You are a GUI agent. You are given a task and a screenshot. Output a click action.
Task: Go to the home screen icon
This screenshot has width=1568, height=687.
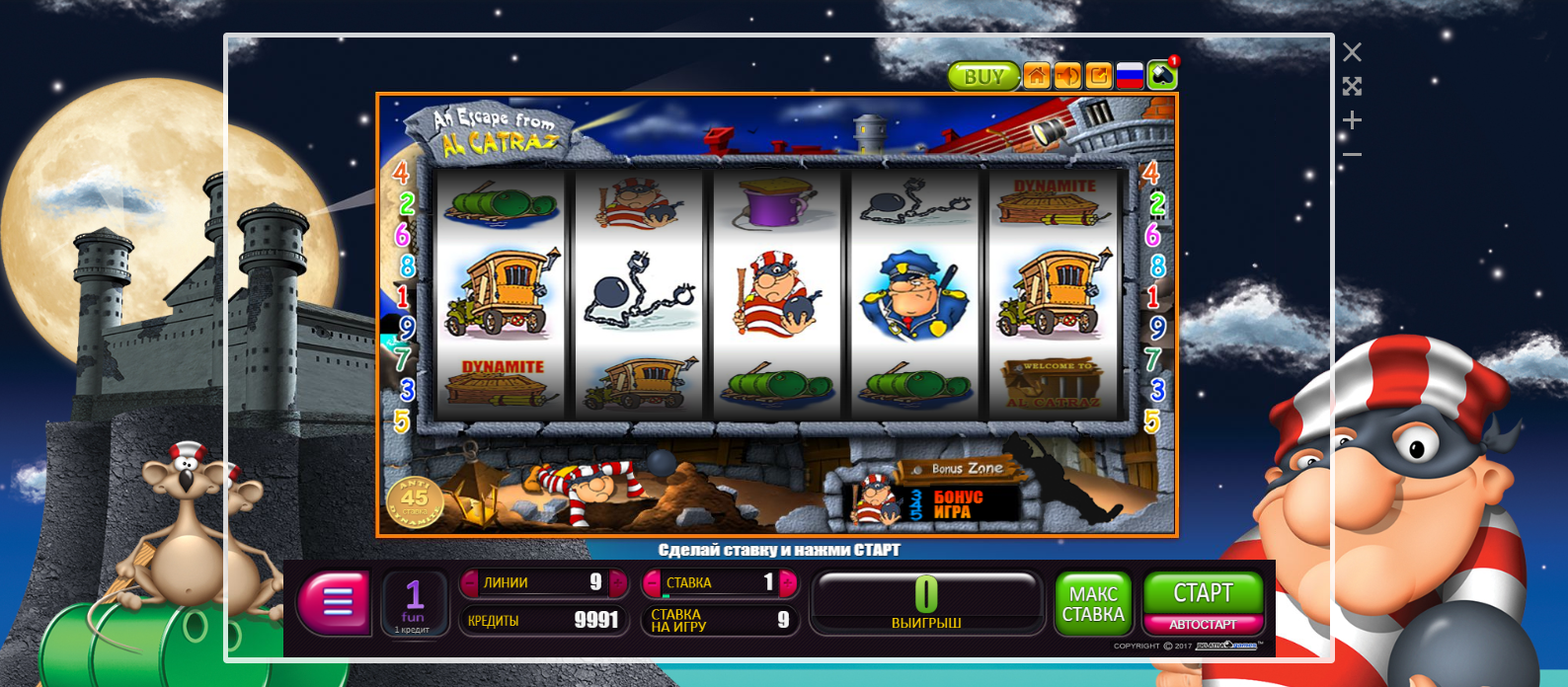pyautogui.click(x=1037, y=76)
